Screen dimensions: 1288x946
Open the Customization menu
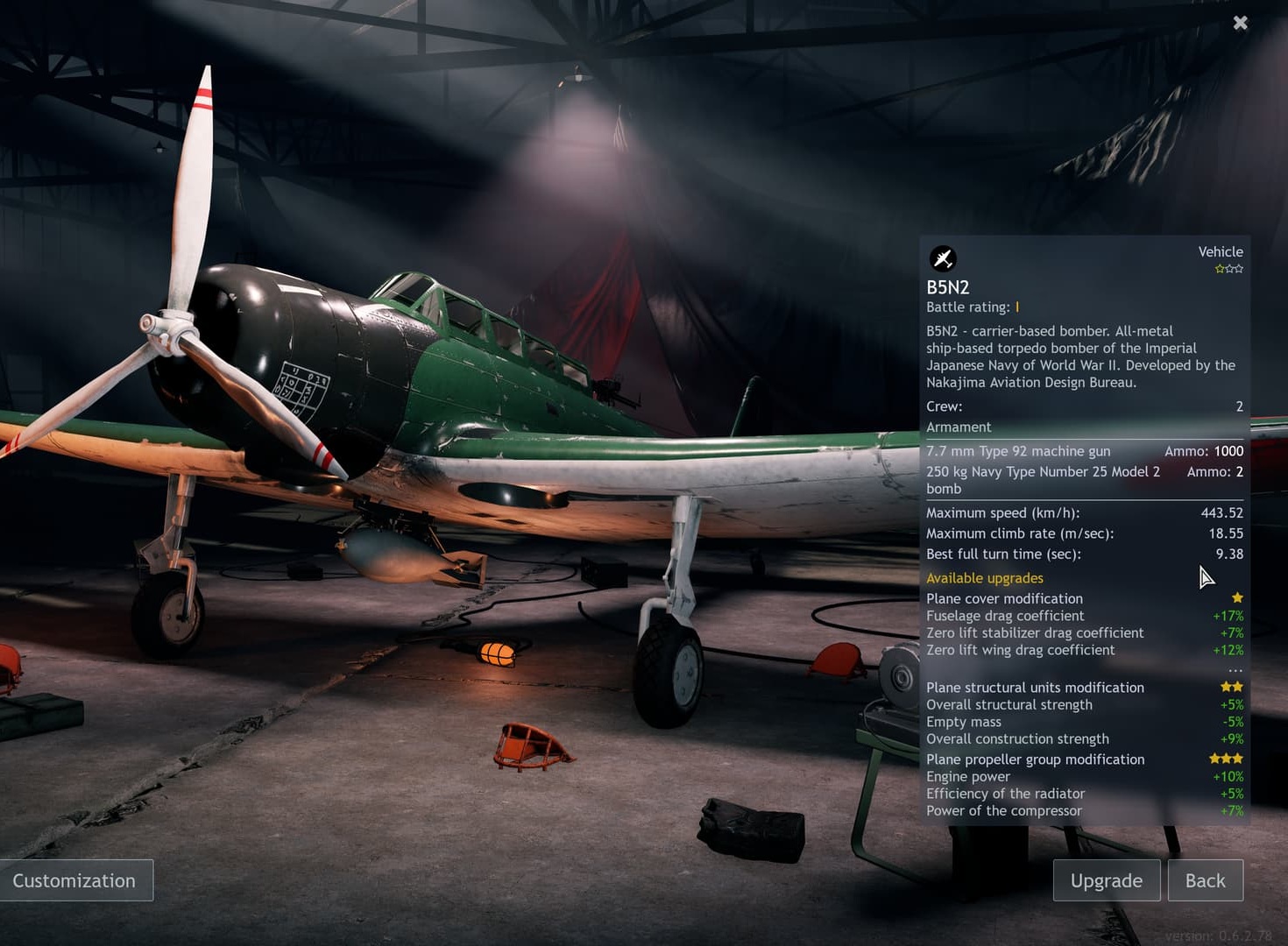(x=75, y=880)
